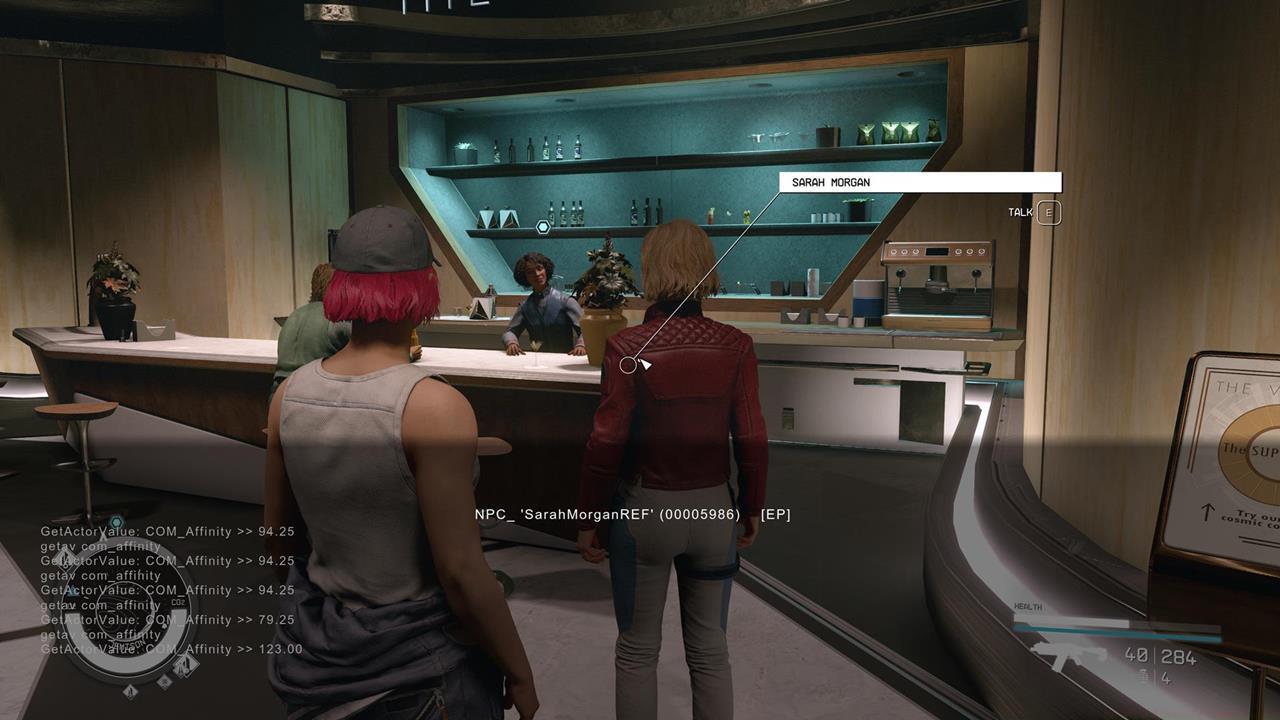Click the hexagonal objective marker

coord(543,227)
